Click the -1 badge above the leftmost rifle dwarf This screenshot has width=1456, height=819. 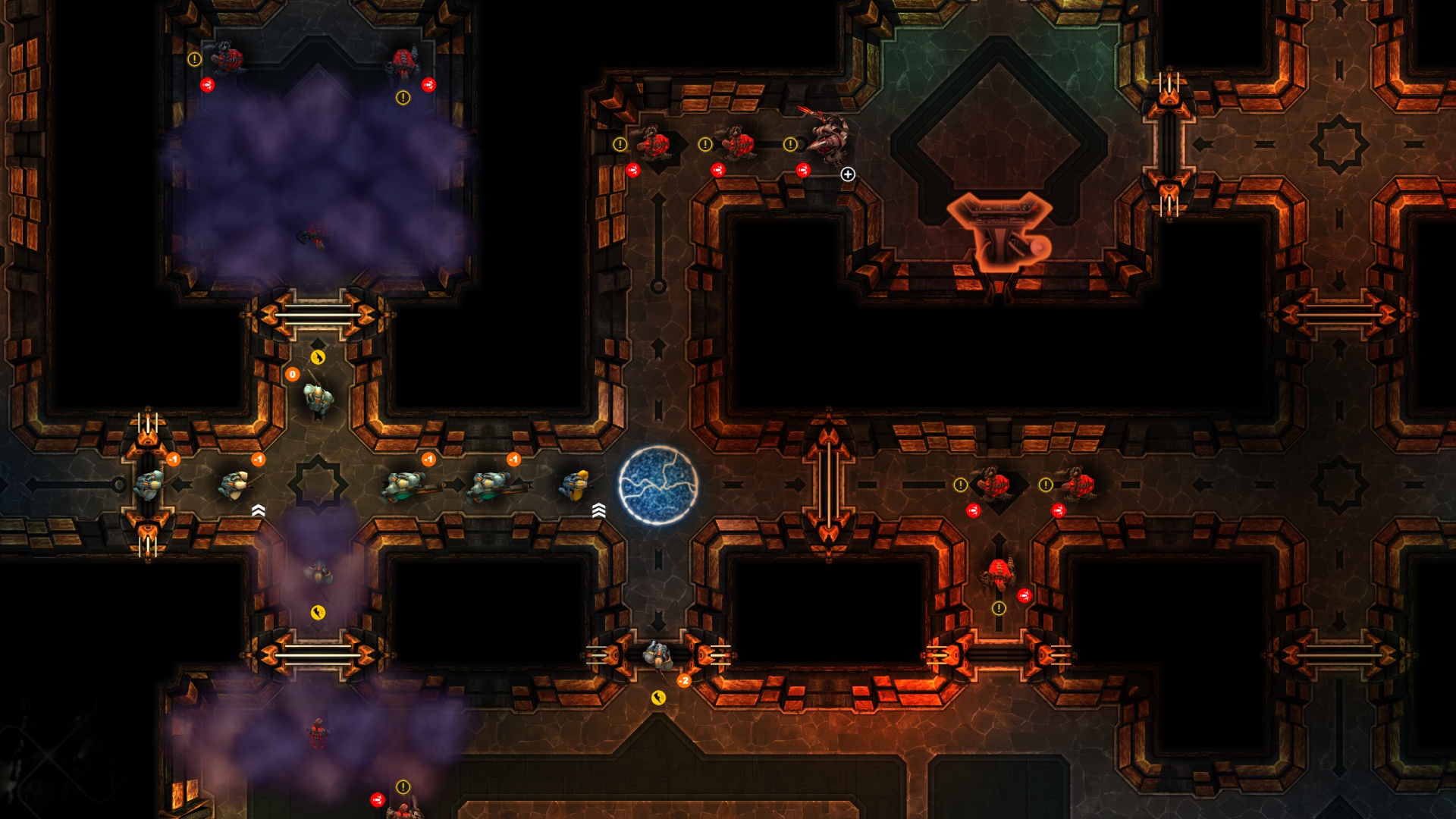(173, 459)
